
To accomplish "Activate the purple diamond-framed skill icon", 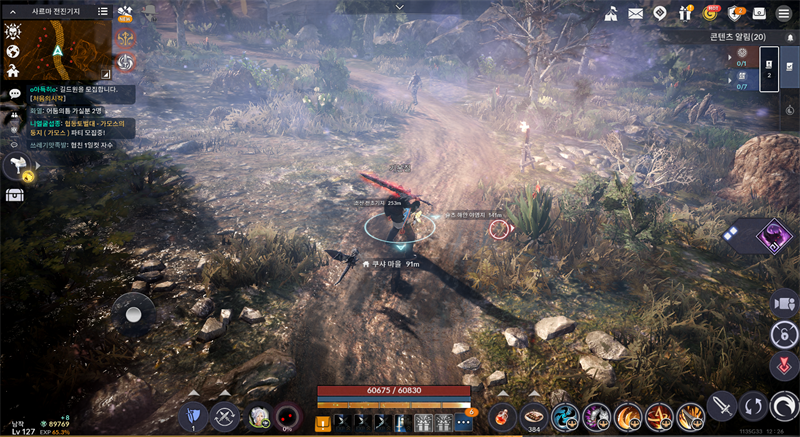I will 773,236.
